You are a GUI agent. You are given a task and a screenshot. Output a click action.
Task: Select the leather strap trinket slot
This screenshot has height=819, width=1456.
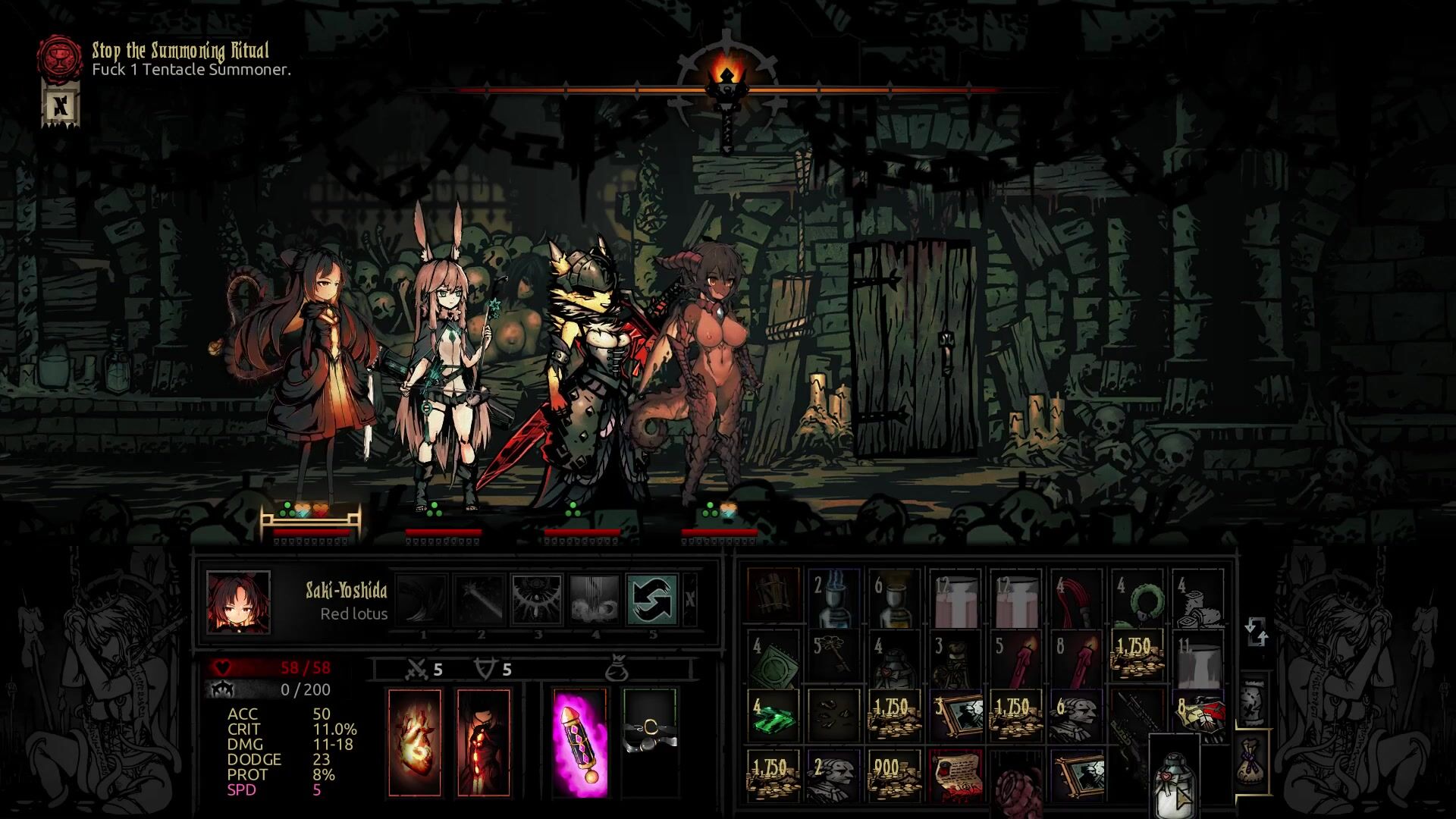[x=650, y=742]
